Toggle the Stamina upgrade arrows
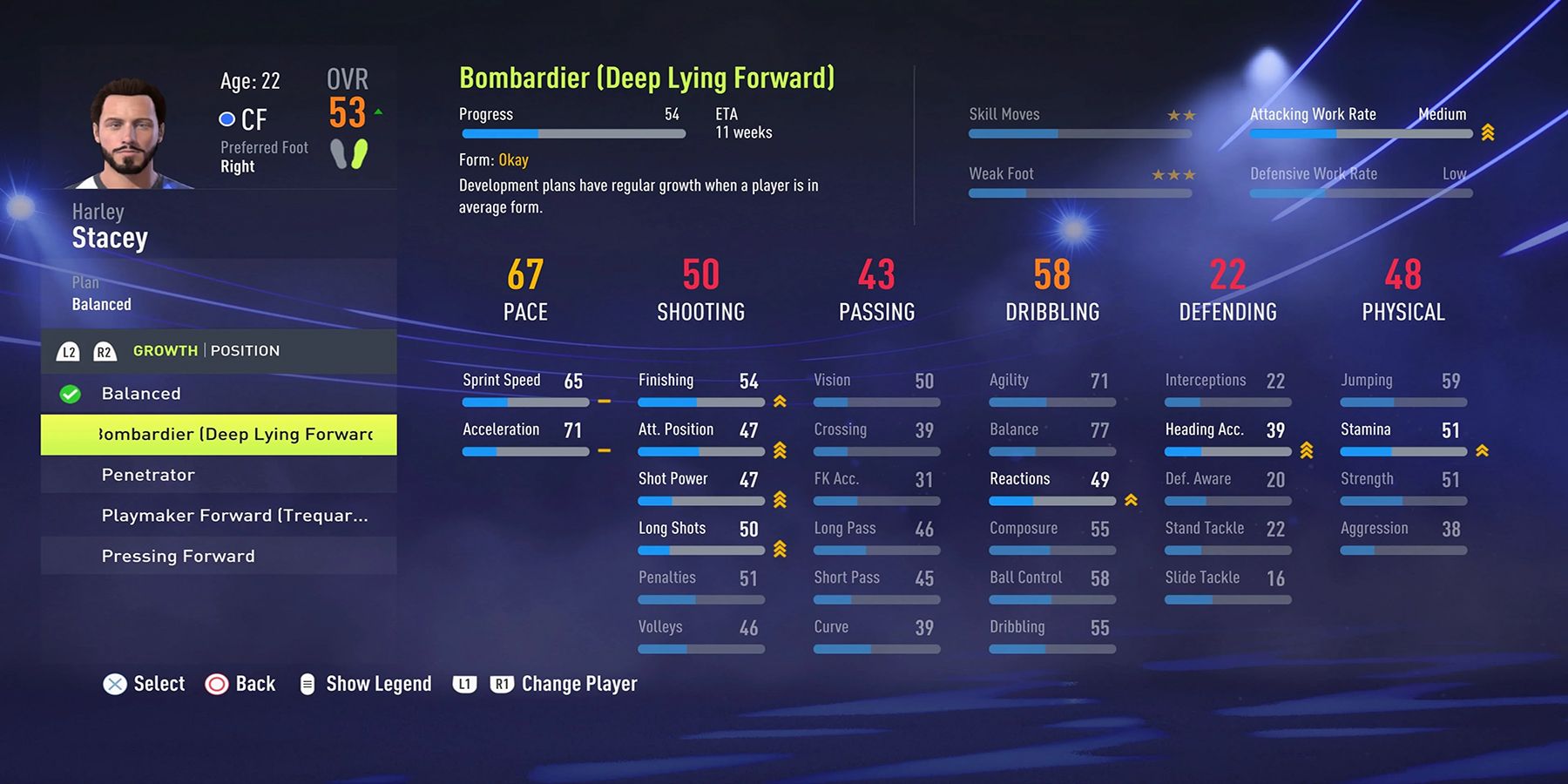This screenshot has width=1568, height=784. click(x=1483, y=451)
